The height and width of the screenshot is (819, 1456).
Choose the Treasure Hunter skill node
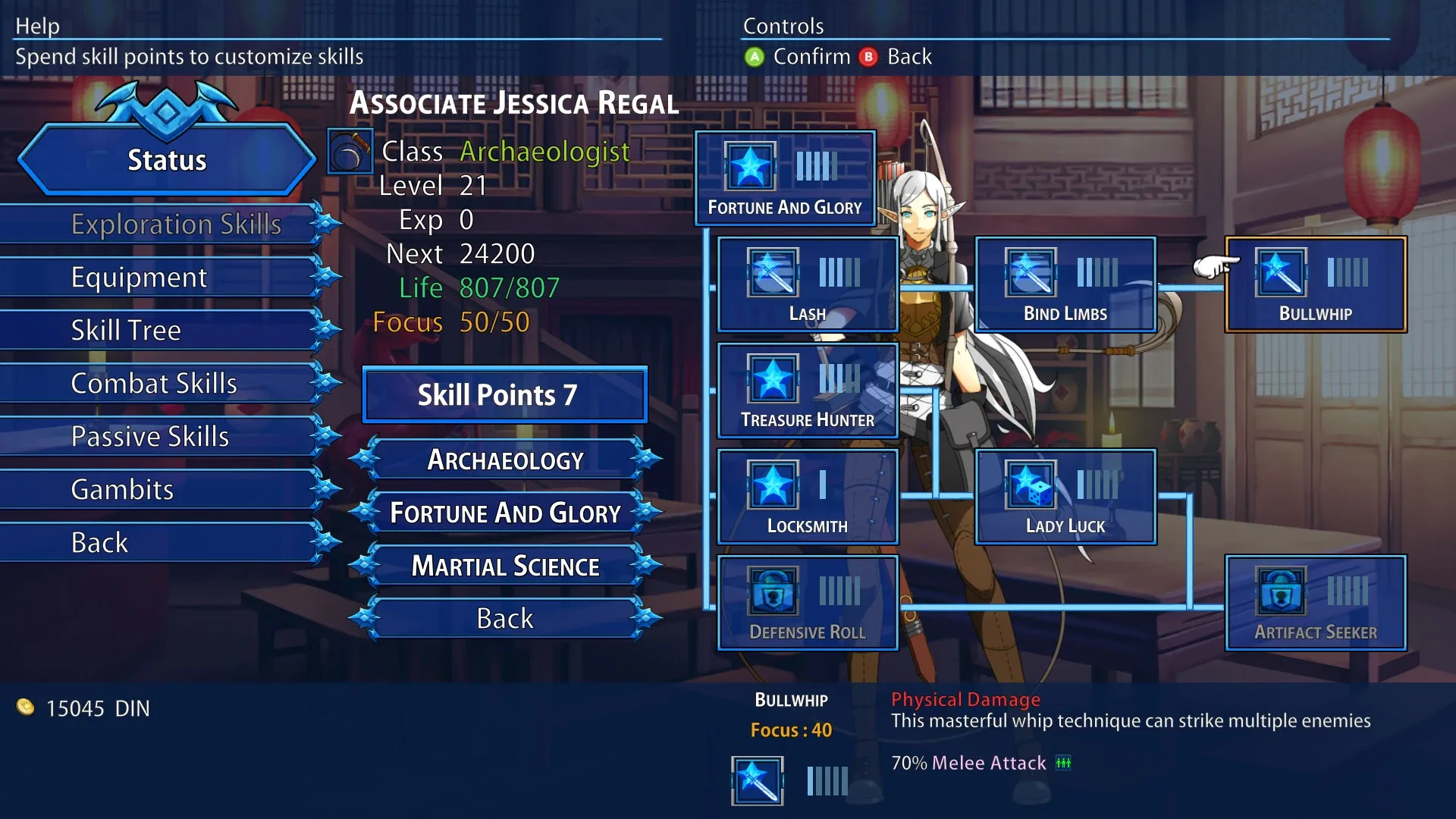click(808, 391)
